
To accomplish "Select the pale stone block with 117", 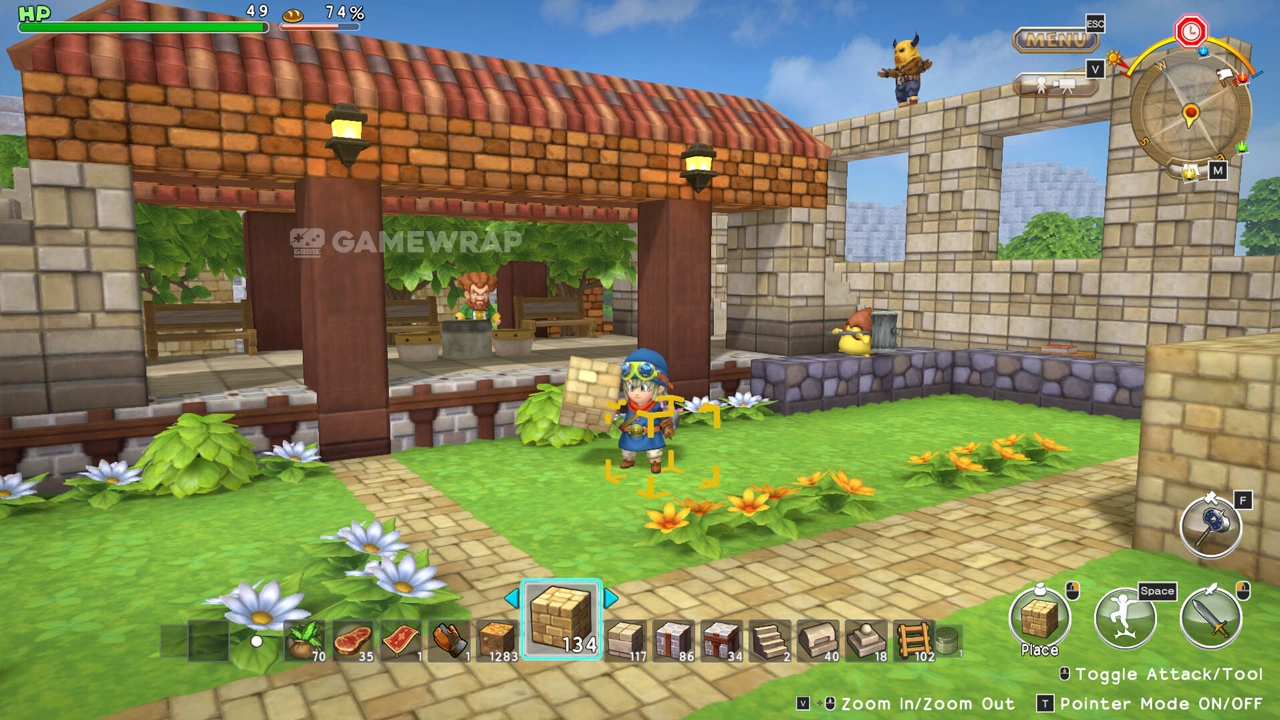I will pos(625,640).
